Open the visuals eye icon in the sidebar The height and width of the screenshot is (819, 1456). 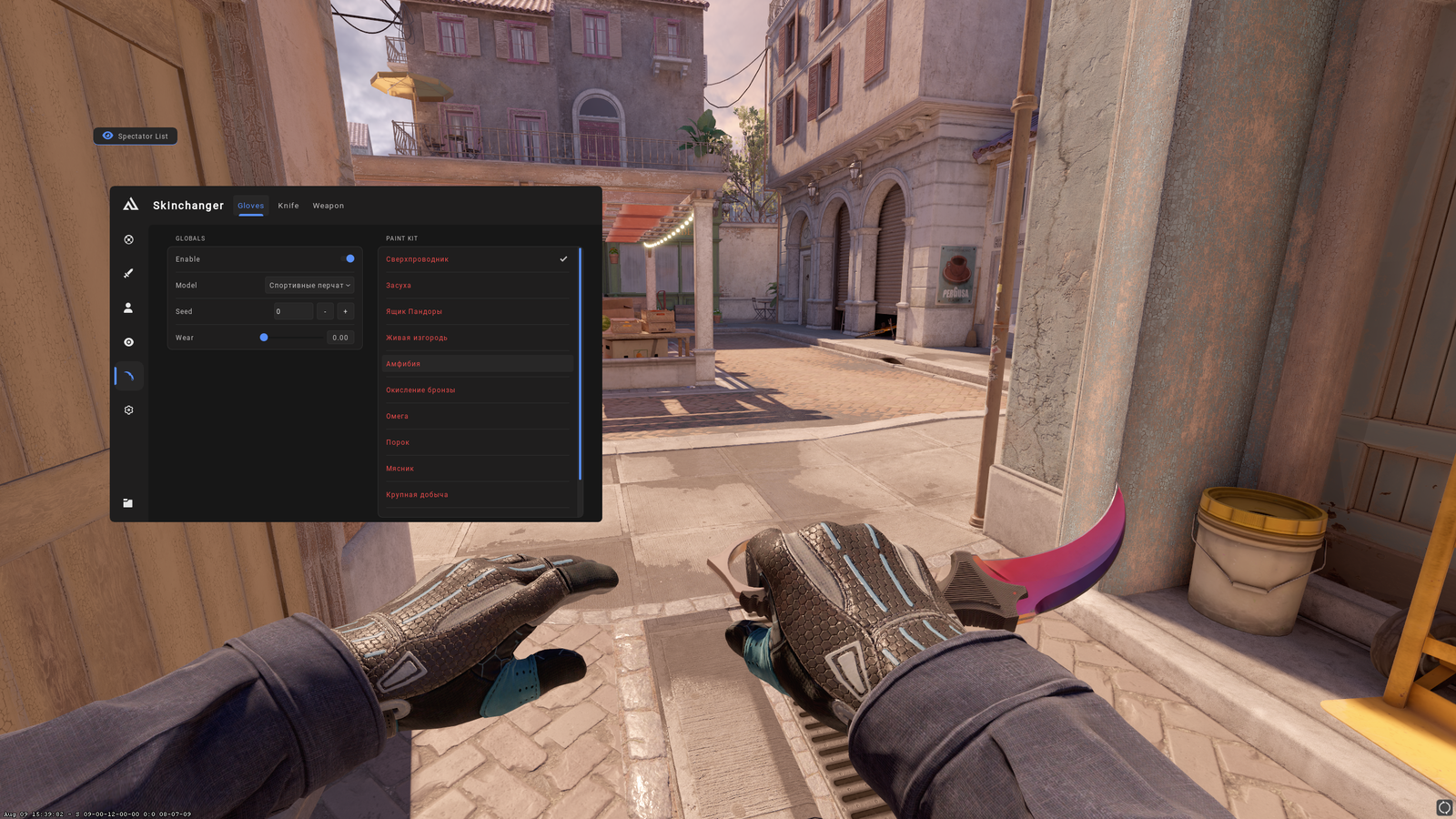point(128,341)
